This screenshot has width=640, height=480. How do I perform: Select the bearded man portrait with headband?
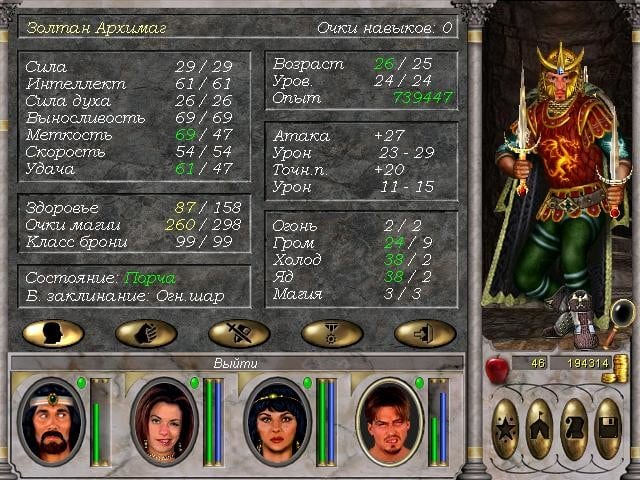pyautogui.click(x=51, y=421)
